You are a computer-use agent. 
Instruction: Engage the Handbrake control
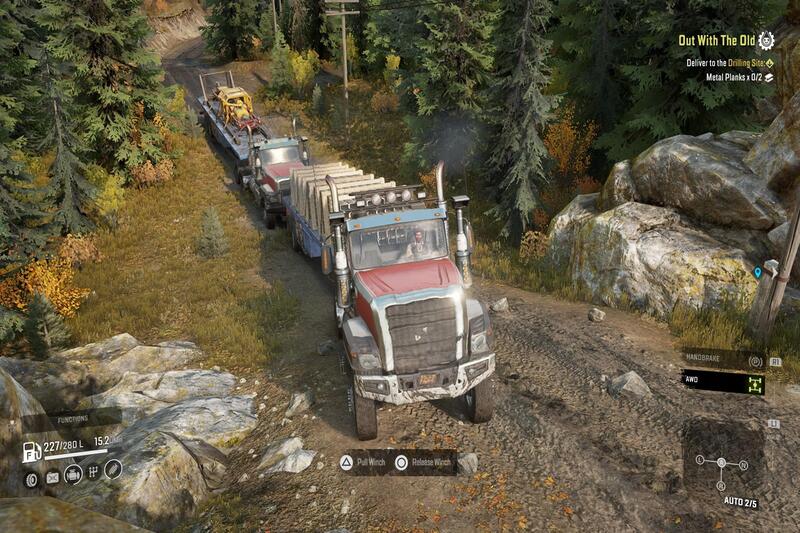[722, 360]
